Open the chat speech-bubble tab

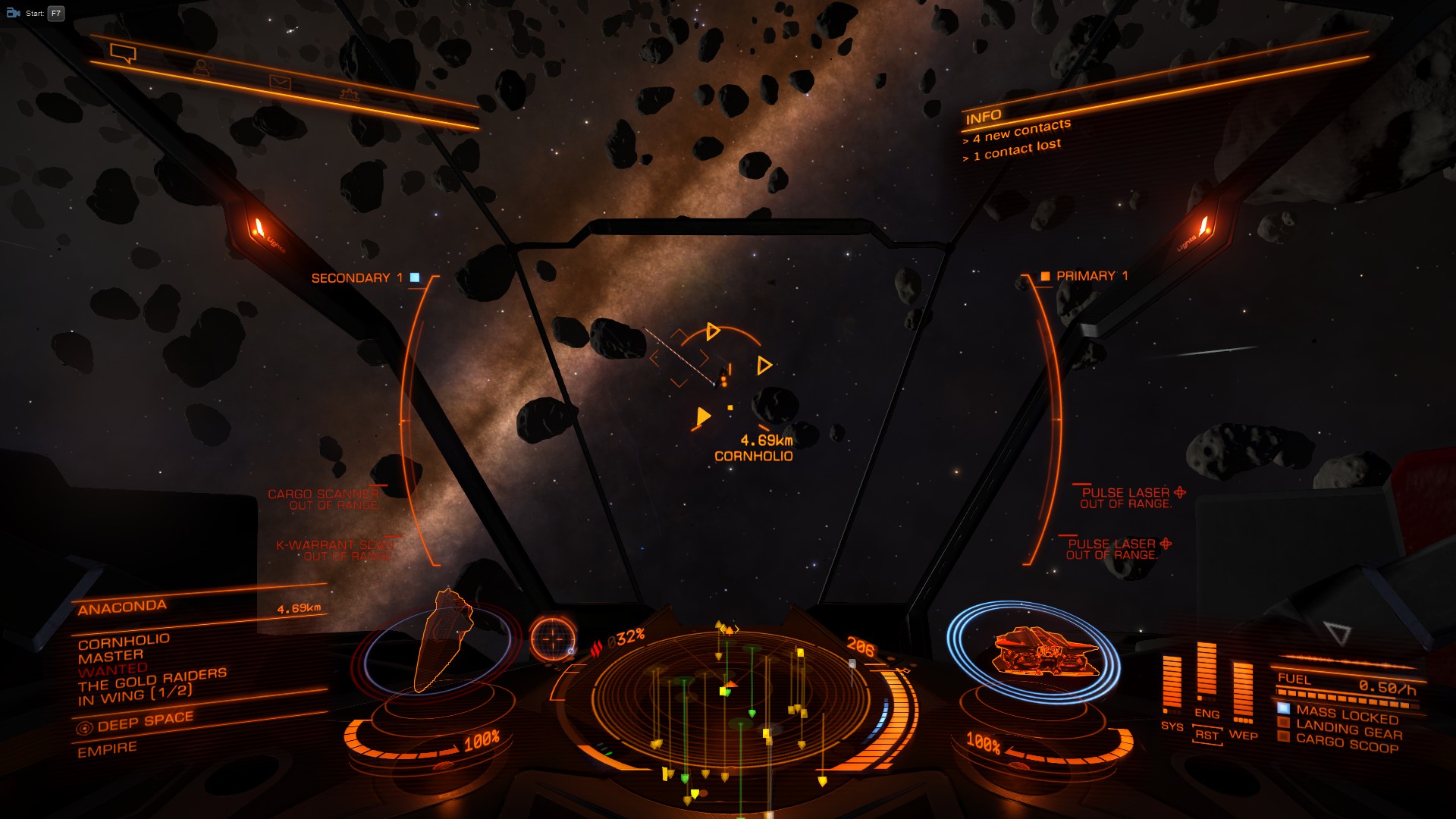coord(123,53)
